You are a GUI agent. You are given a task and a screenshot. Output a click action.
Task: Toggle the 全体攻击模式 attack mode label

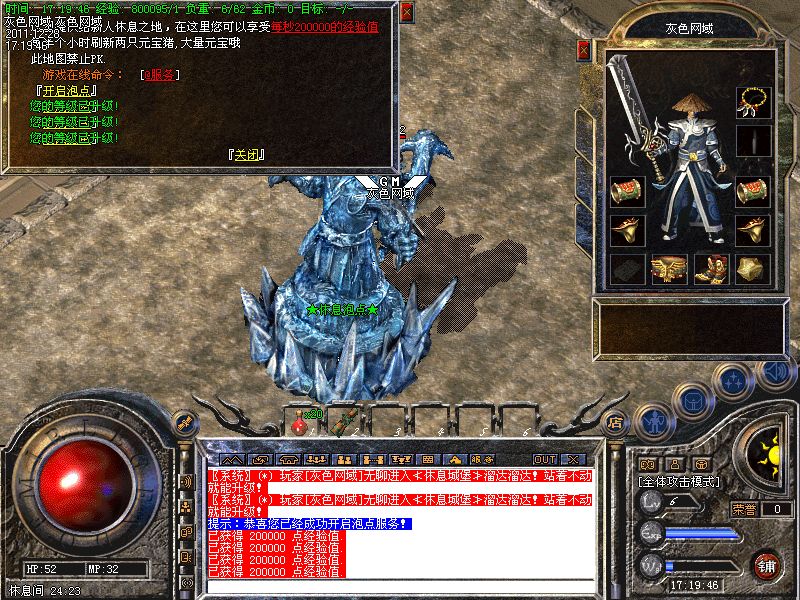point(678,481)
